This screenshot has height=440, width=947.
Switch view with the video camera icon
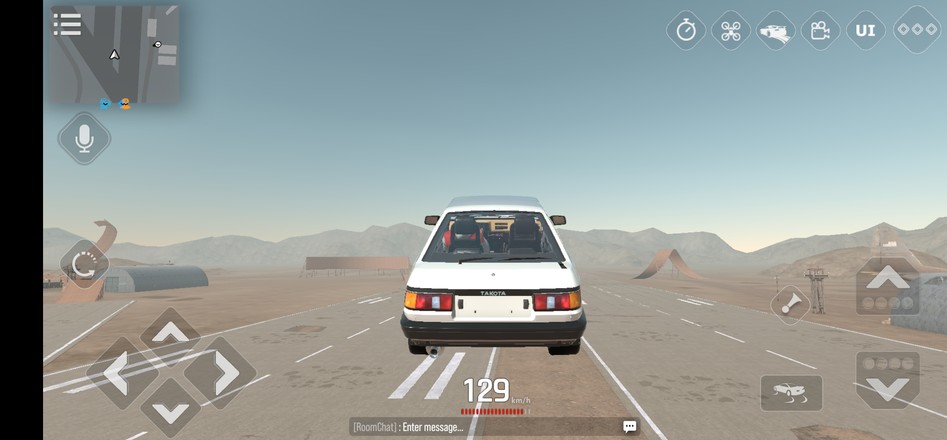[820, 31]
